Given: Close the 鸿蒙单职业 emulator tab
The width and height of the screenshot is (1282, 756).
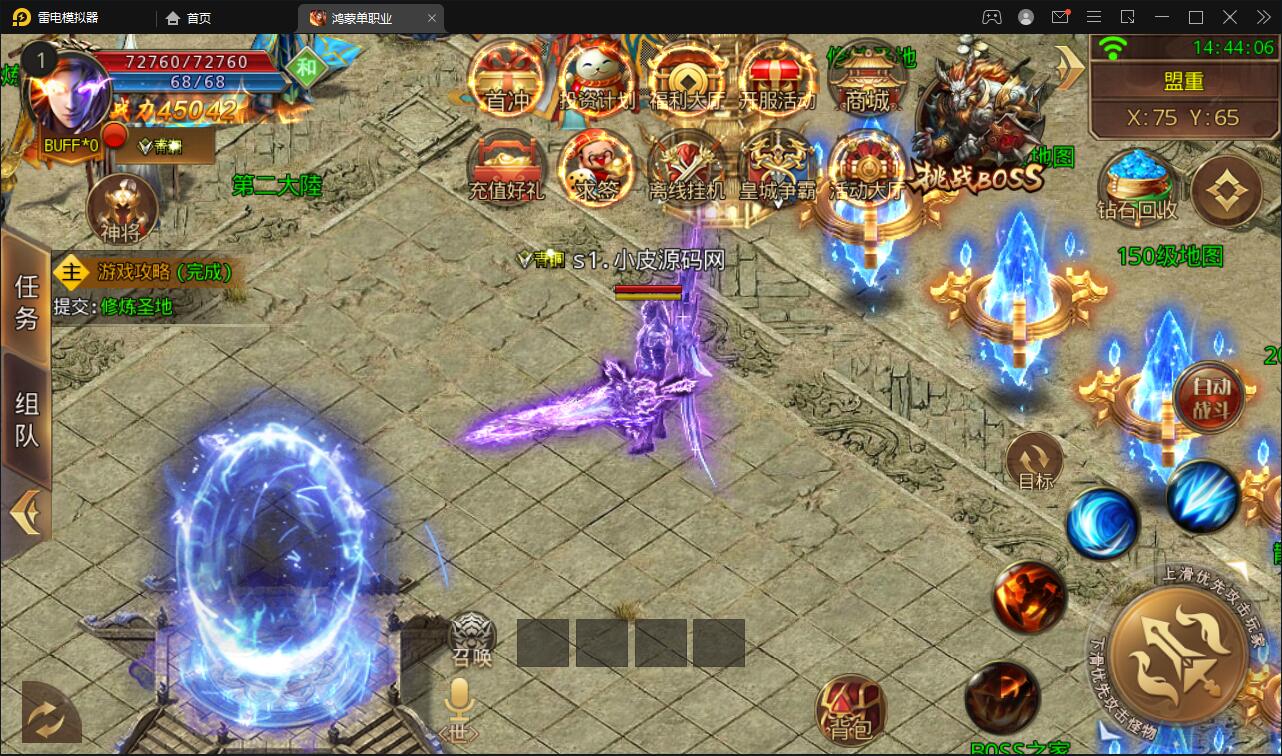Looking at the screenshot, I should point(431,18).
